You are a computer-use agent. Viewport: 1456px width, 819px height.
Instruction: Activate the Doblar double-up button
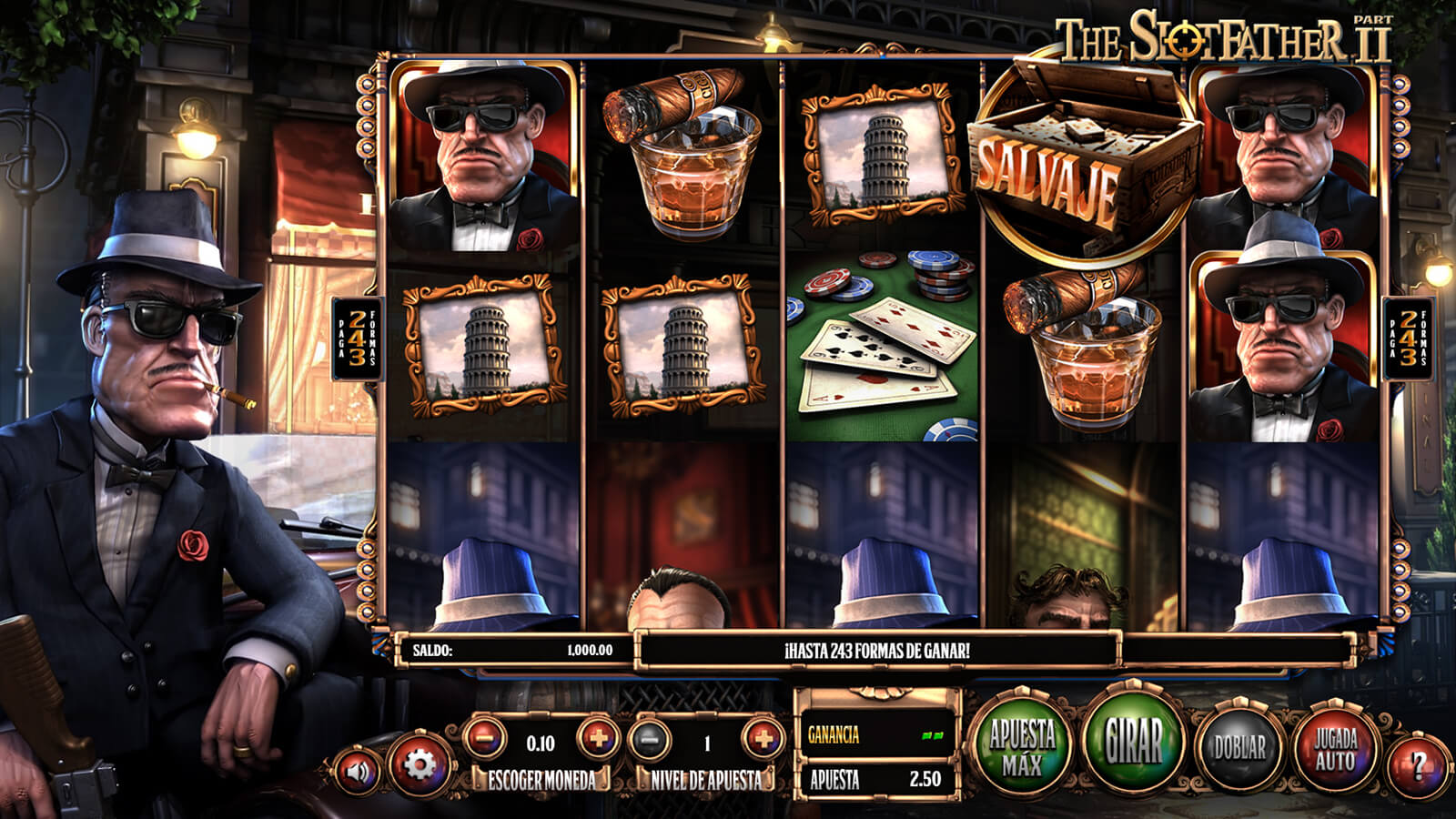coord(1239,748)
